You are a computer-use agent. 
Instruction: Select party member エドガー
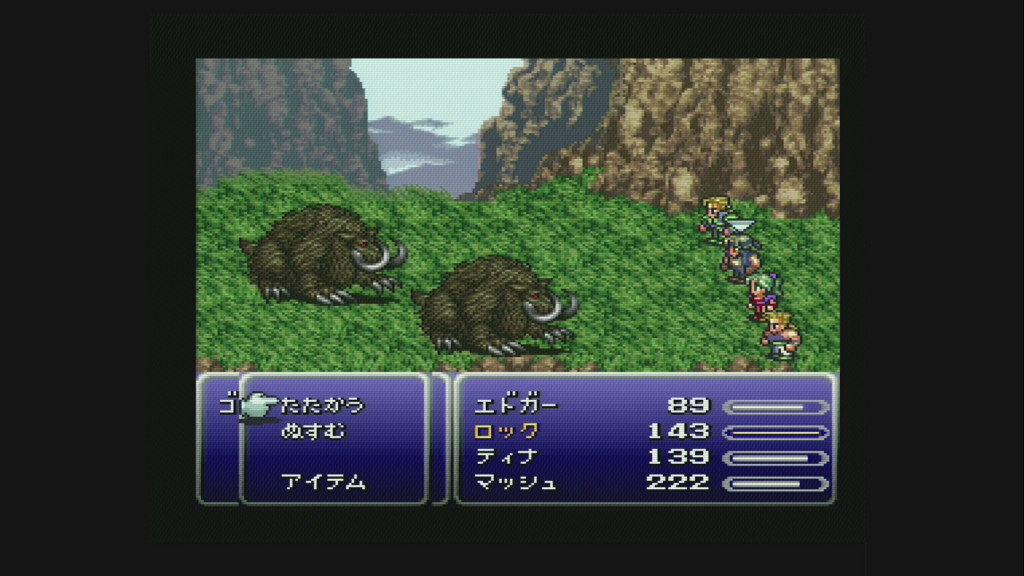[x=515, y=406]
